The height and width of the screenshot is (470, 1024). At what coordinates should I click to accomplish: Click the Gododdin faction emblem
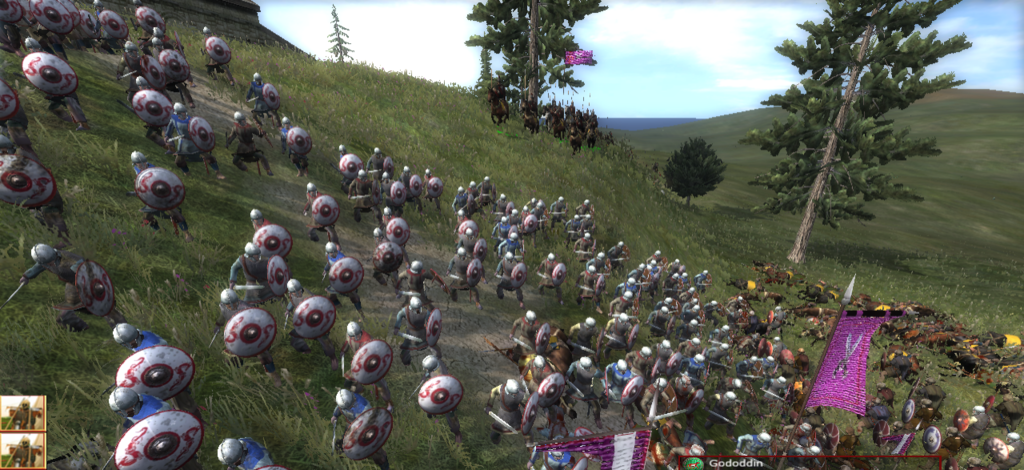tap(693, 463)
